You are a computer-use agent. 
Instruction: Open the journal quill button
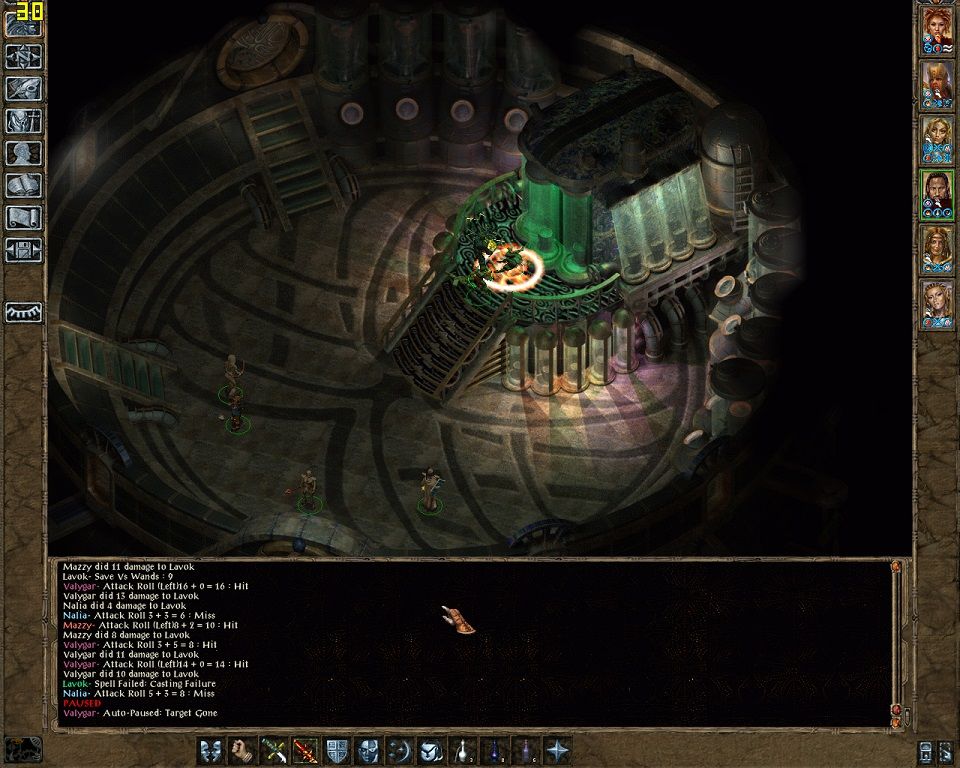click(23, 89)
